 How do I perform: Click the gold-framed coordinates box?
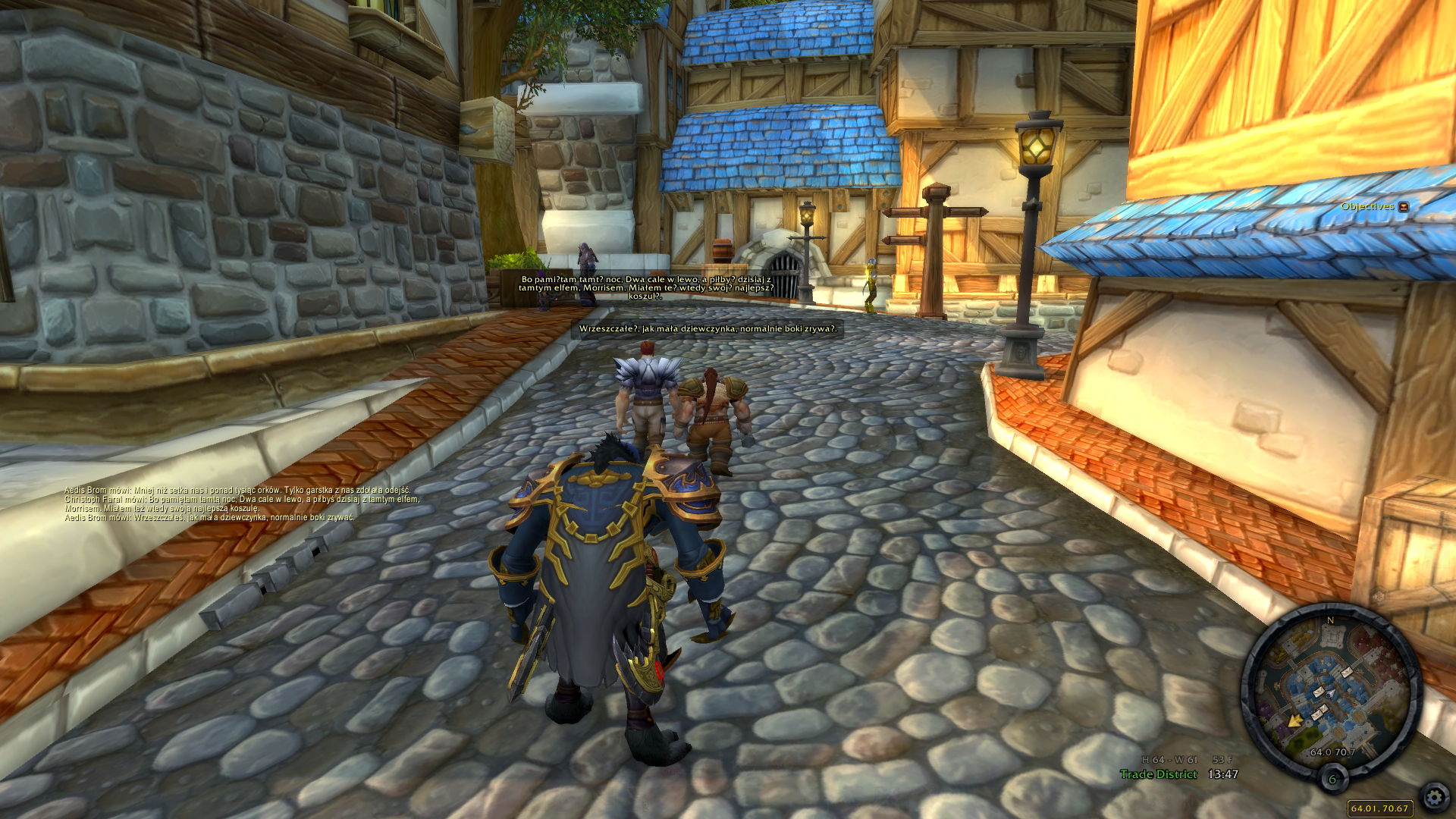coord(1379,808)
